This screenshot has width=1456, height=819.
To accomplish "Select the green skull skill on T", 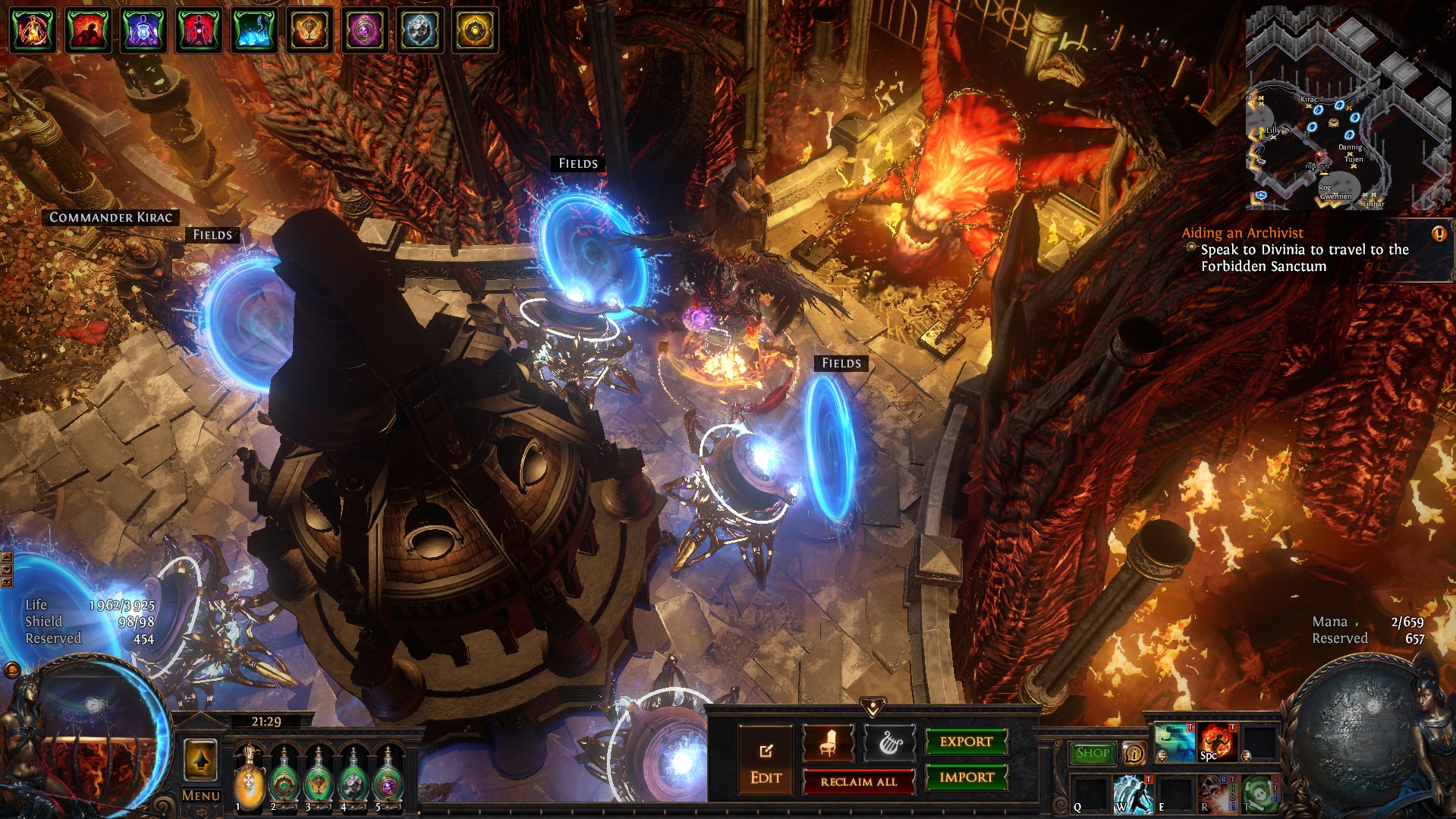I will click(1259, 794).
